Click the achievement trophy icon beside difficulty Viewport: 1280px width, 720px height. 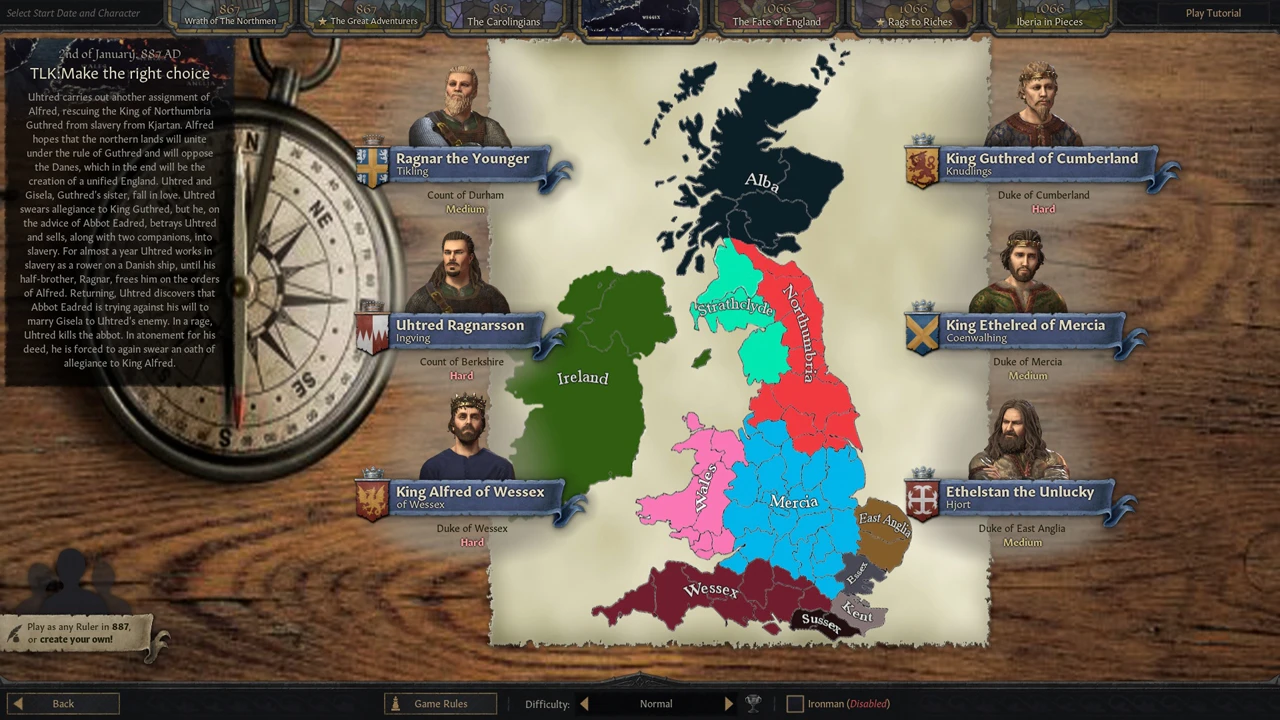753,703
